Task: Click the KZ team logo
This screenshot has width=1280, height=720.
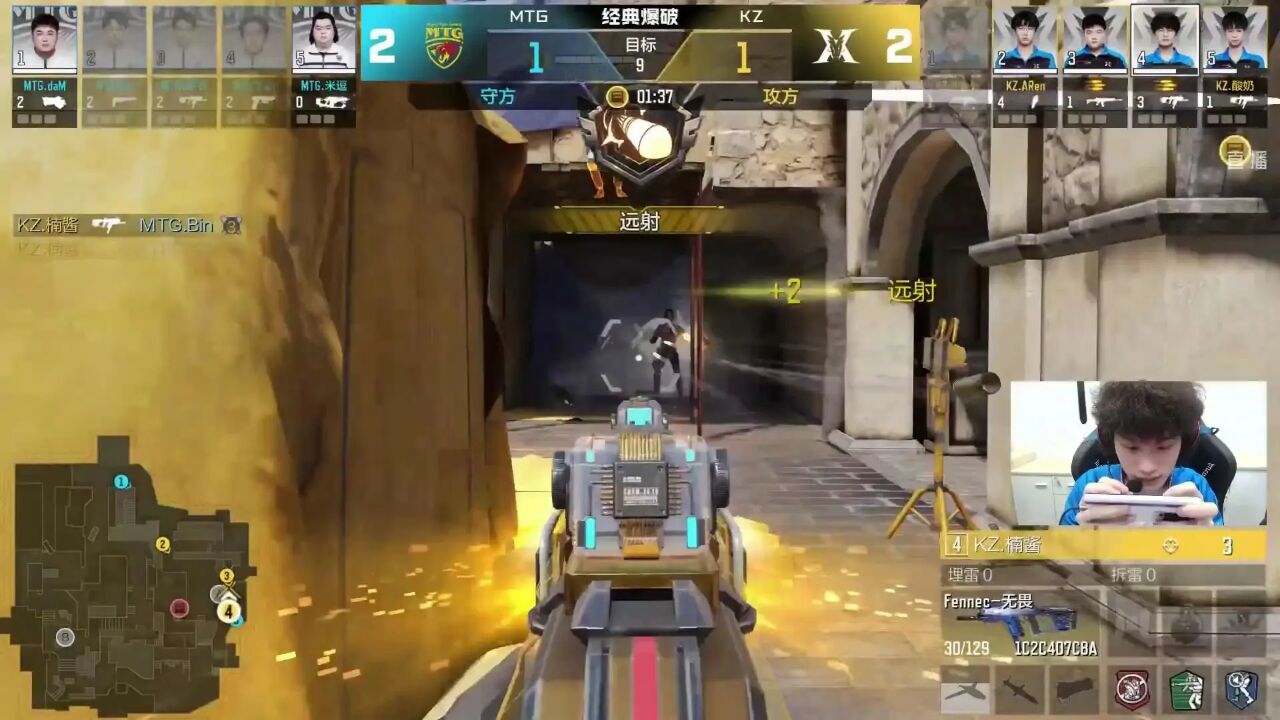Action: point(836,46)
